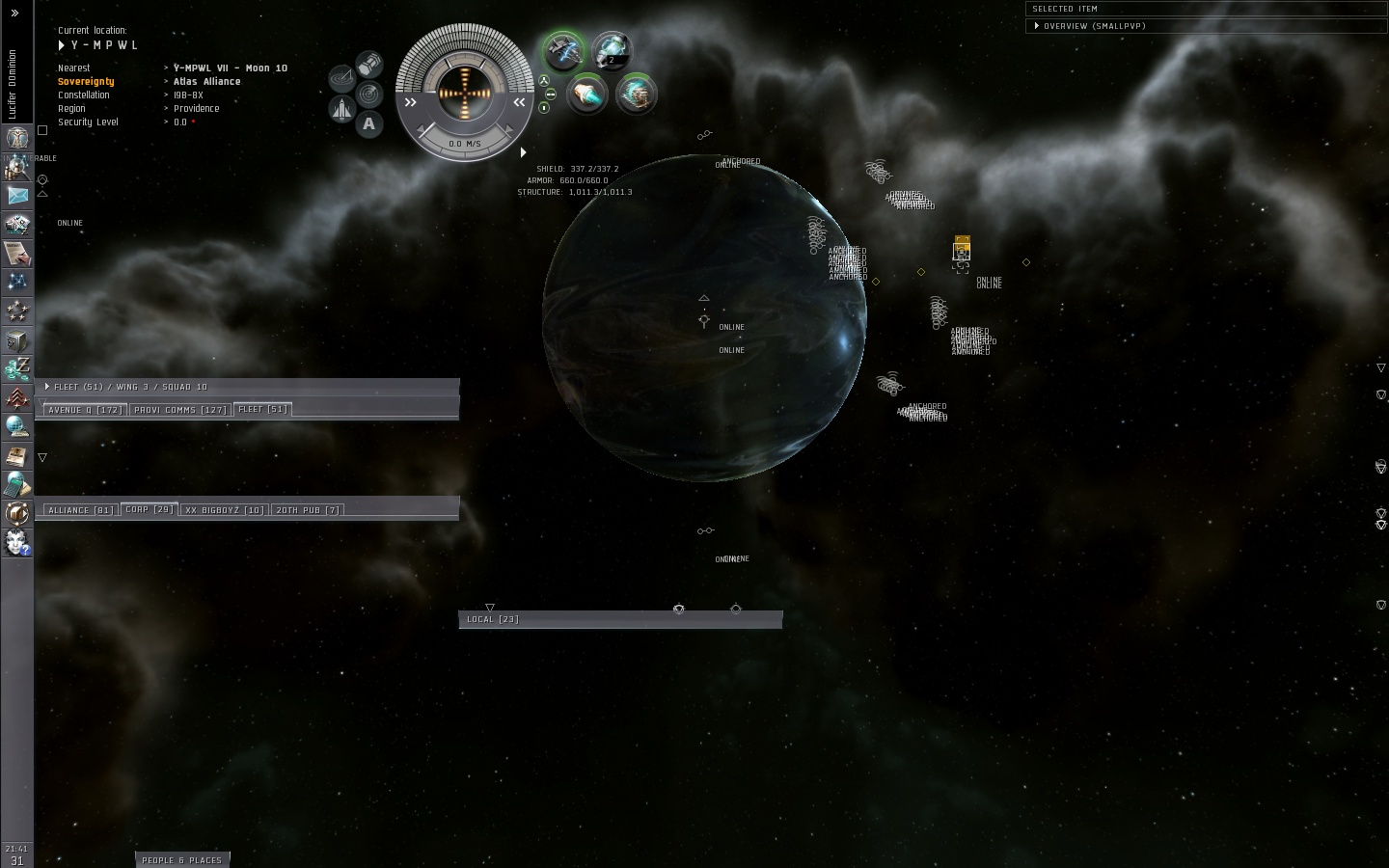
Task: Show the 20th Pub [7] channel
Action: click(x=308, y=510)
